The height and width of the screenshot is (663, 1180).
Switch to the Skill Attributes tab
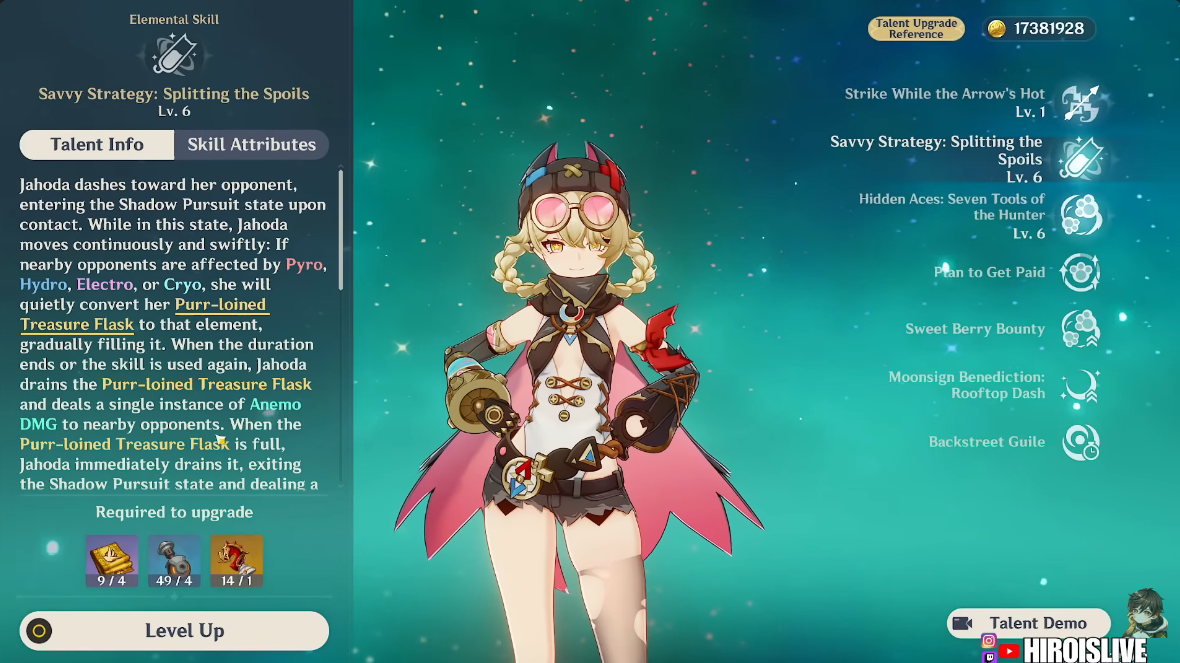point(251,145)
